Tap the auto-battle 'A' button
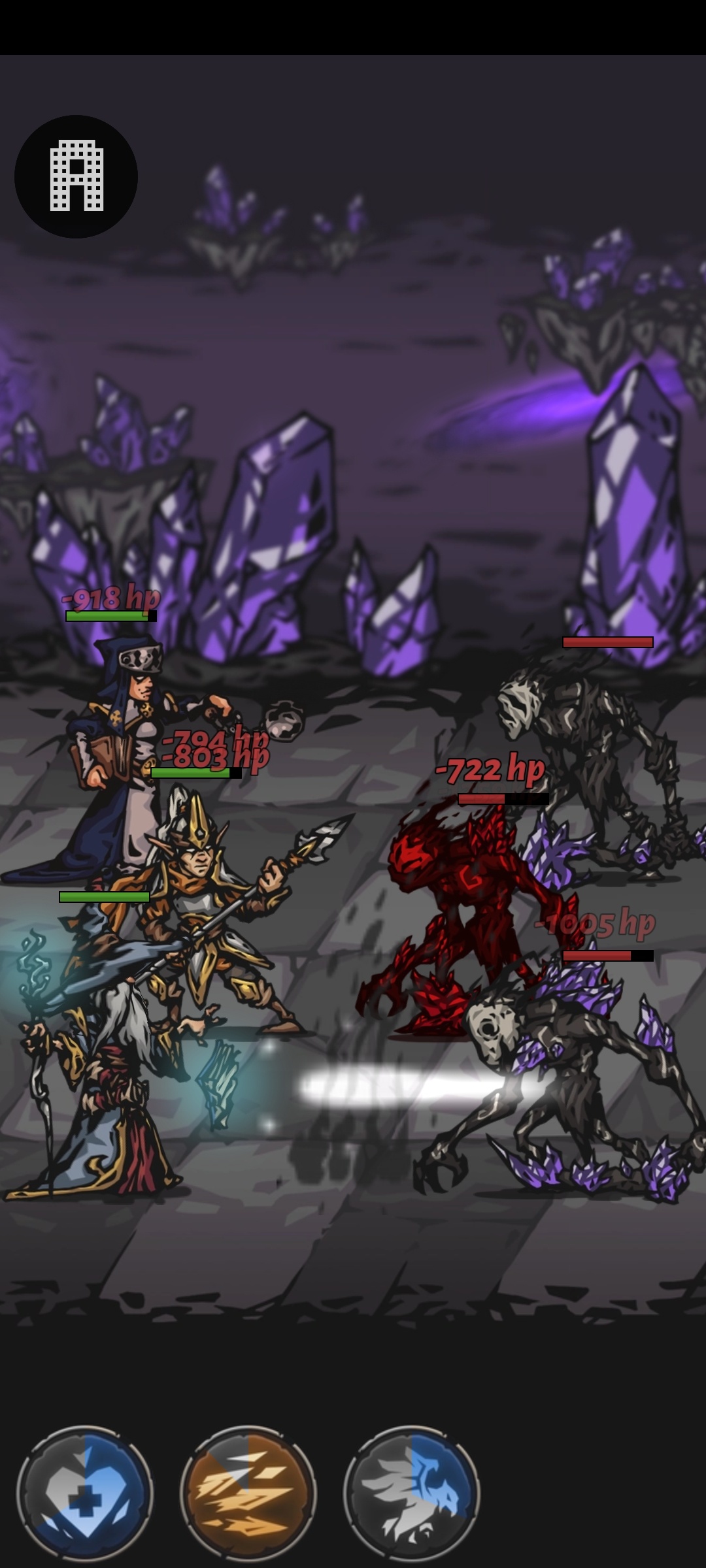This screenshot has height=1568, width=706. tap(76, 176)
